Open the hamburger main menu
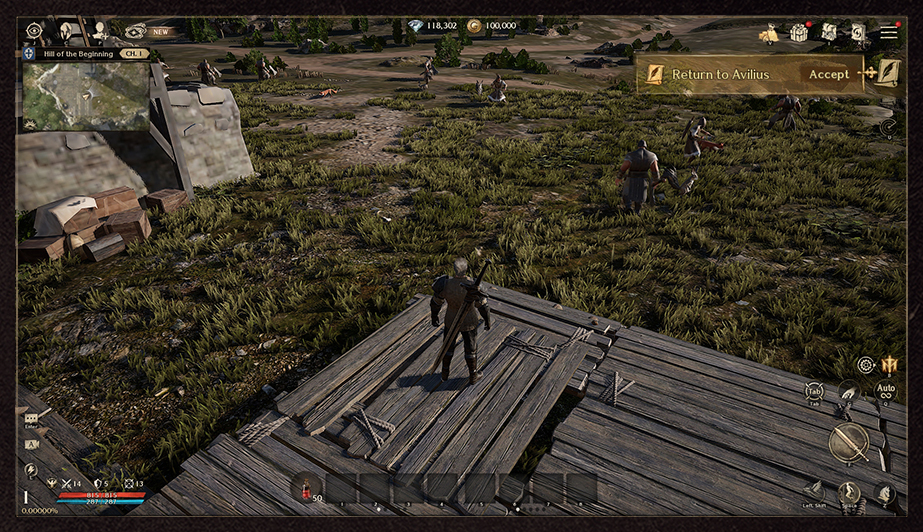The width and height of the screenshot is (923, 532). (x=888, y=33)
